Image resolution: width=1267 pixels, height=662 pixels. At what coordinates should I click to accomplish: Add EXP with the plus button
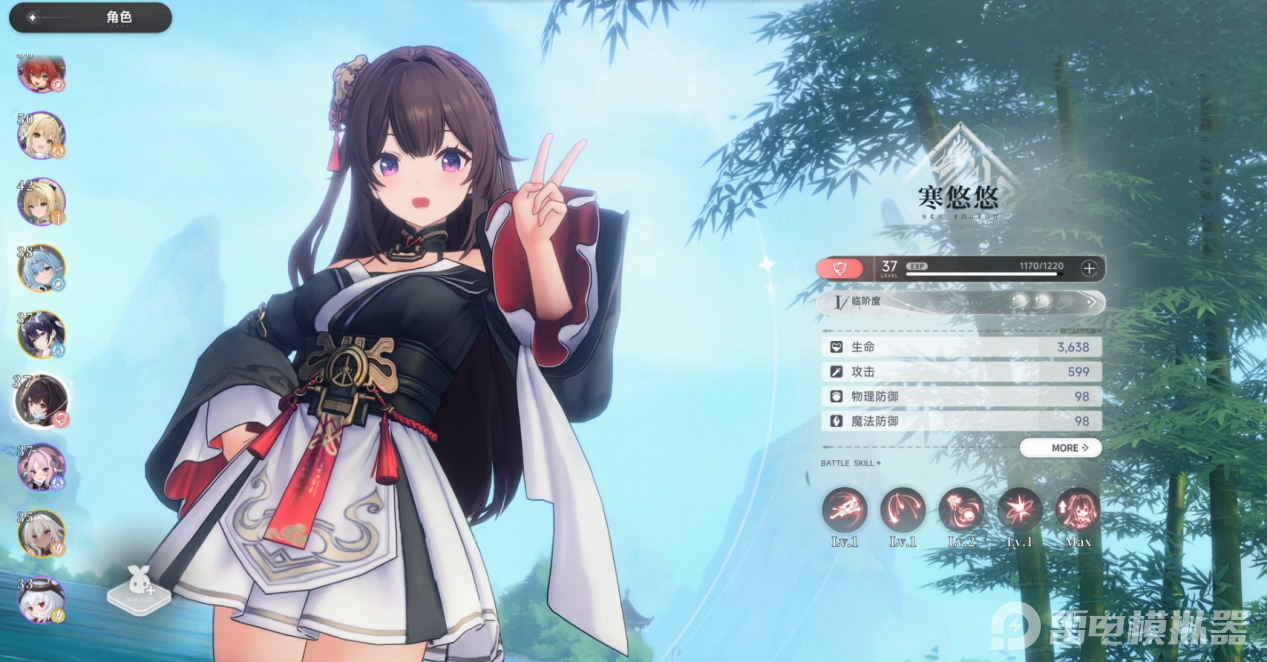click(x=1089, y=268)
